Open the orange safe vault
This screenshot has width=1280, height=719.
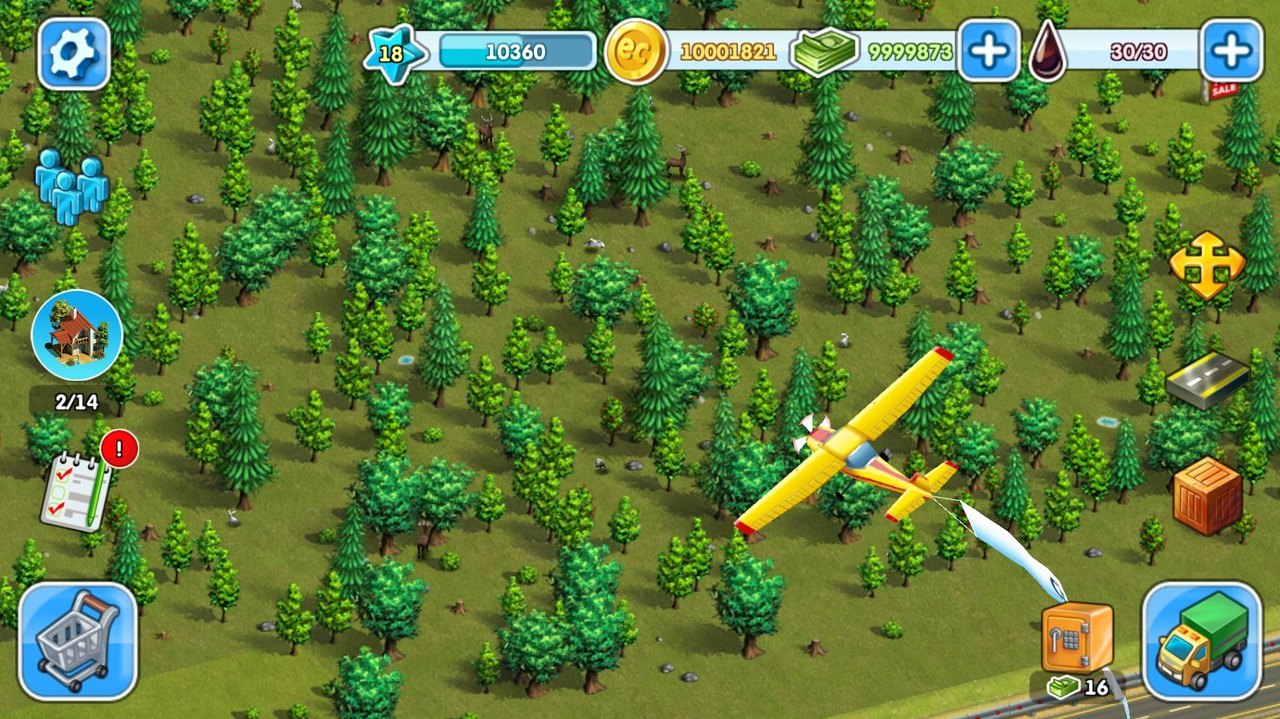[1077, 637]
